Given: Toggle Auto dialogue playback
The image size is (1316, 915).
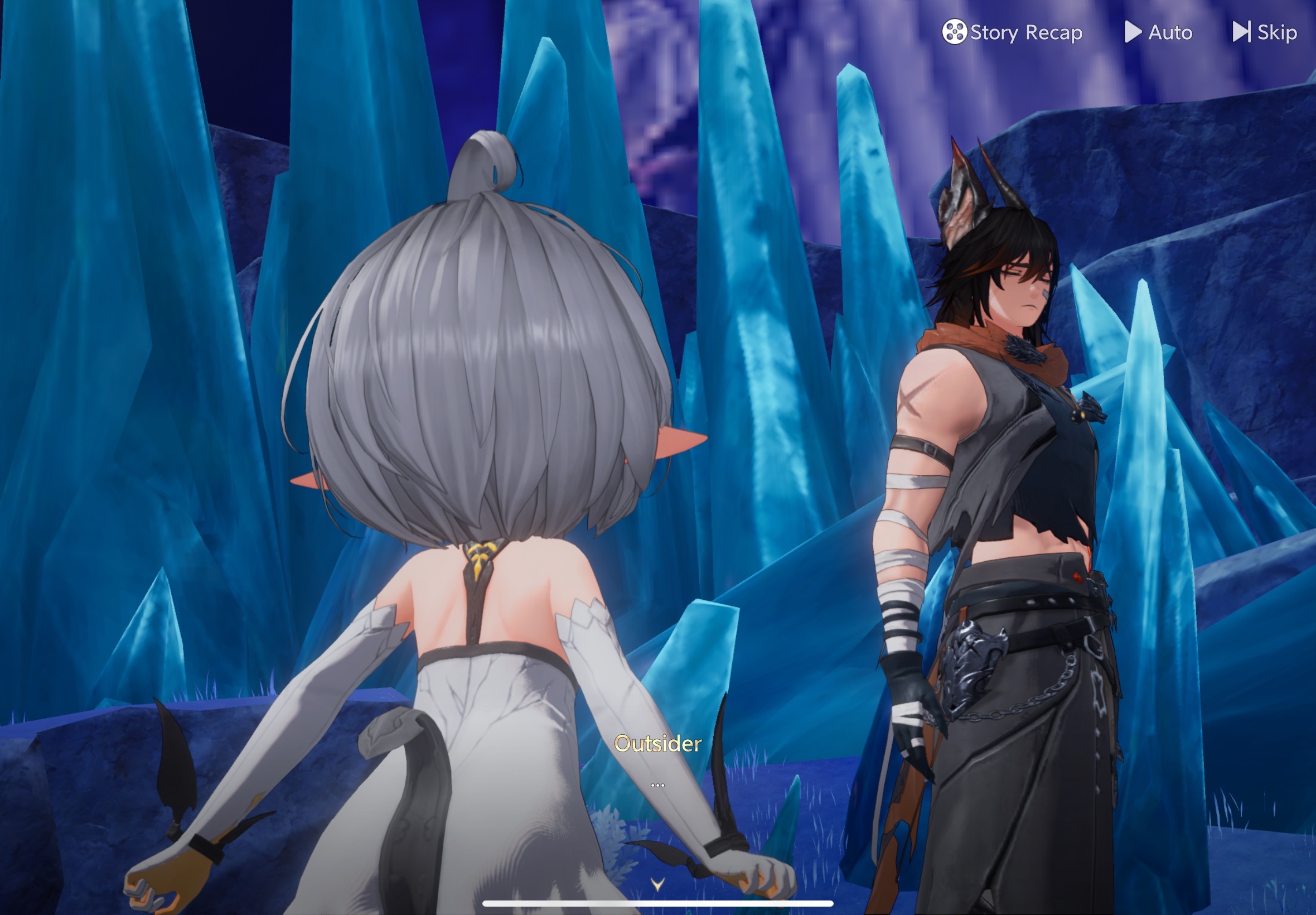Looking at the screenshot, I should 1158,32.
